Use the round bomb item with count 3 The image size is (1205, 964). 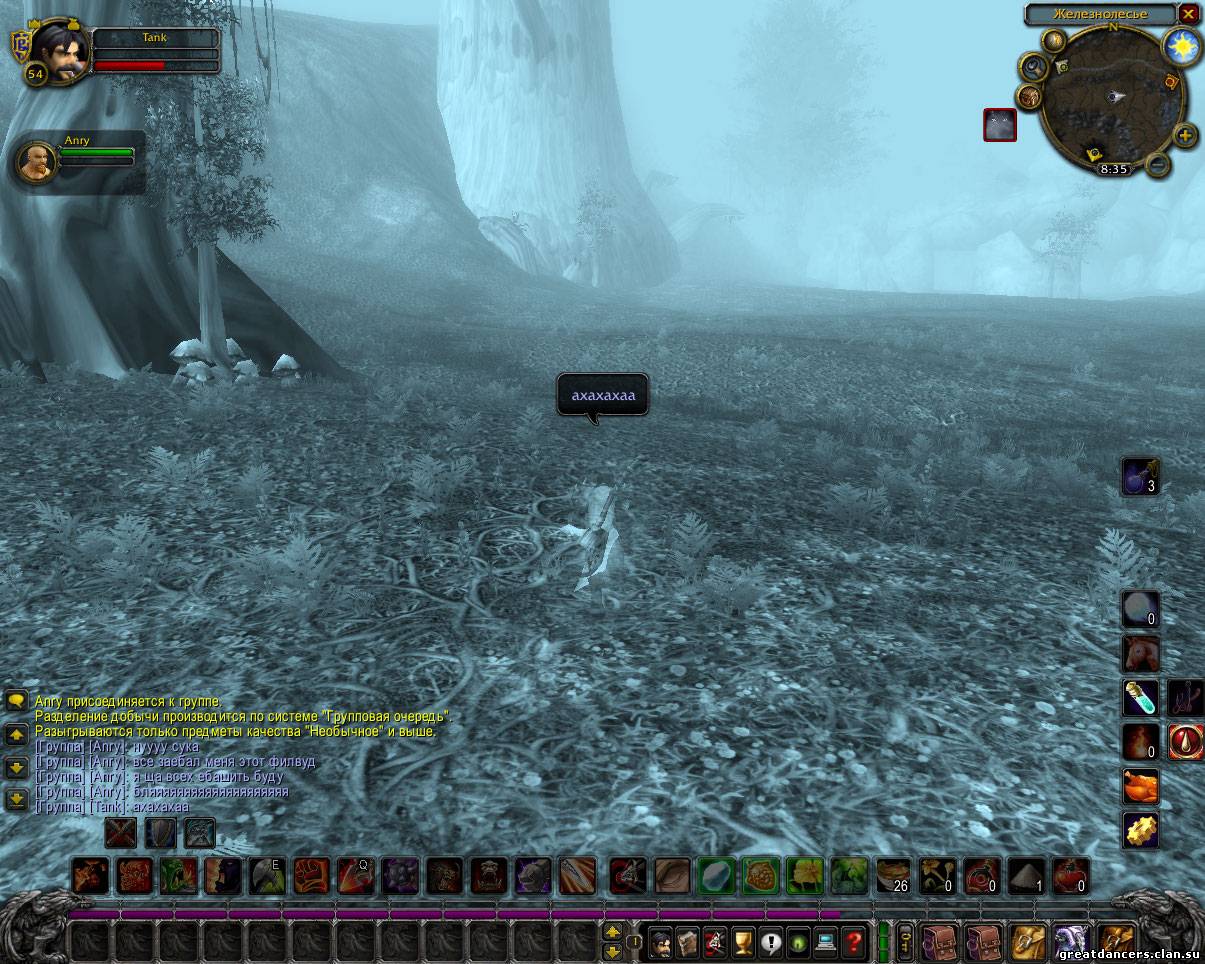1141,477
